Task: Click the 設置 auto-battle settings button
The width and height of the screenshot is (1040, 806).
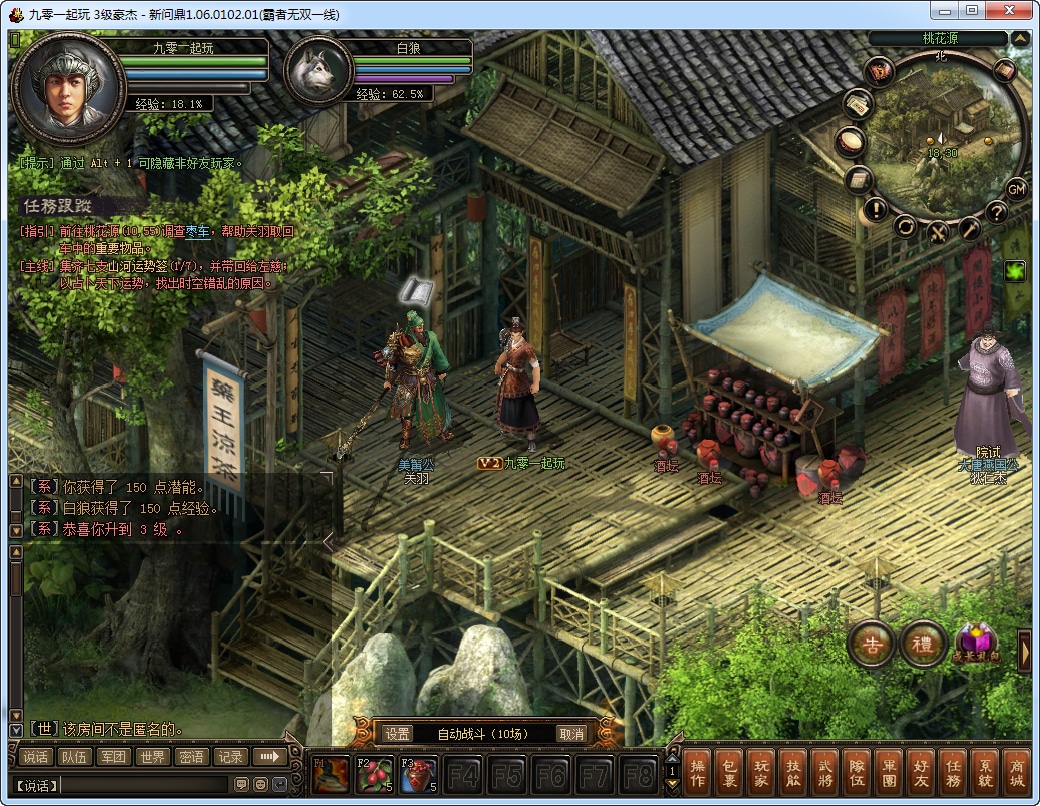Action: pyautogui.click(x=397, y=734)
